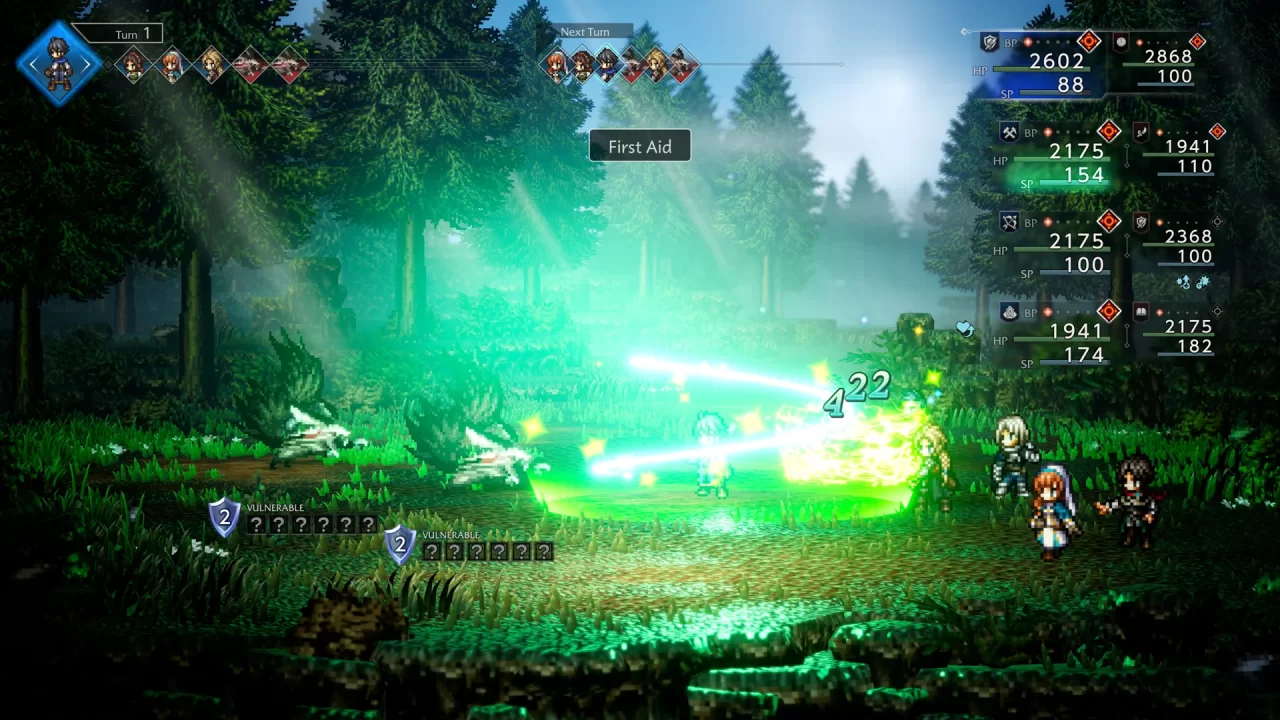Select the enemy portrait in the turn order bar

(252, 63)
